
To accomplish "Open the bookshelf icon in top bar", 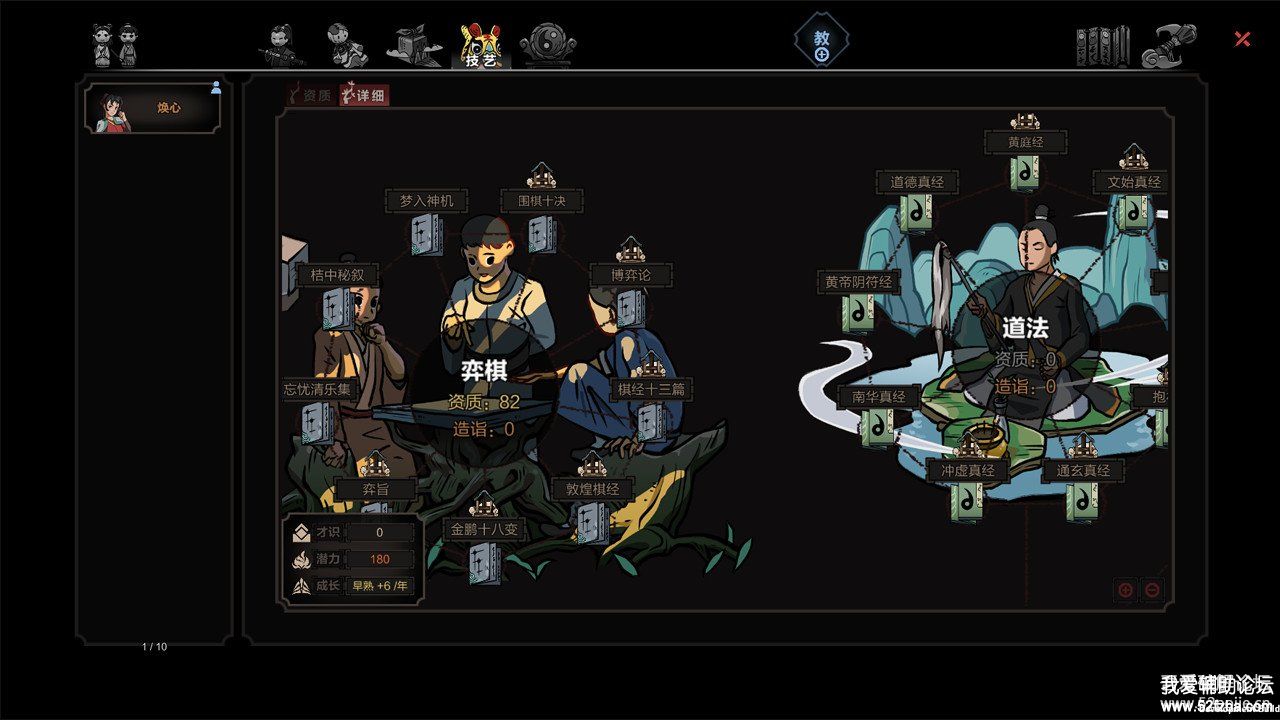I will click(x=1102, y=46).
